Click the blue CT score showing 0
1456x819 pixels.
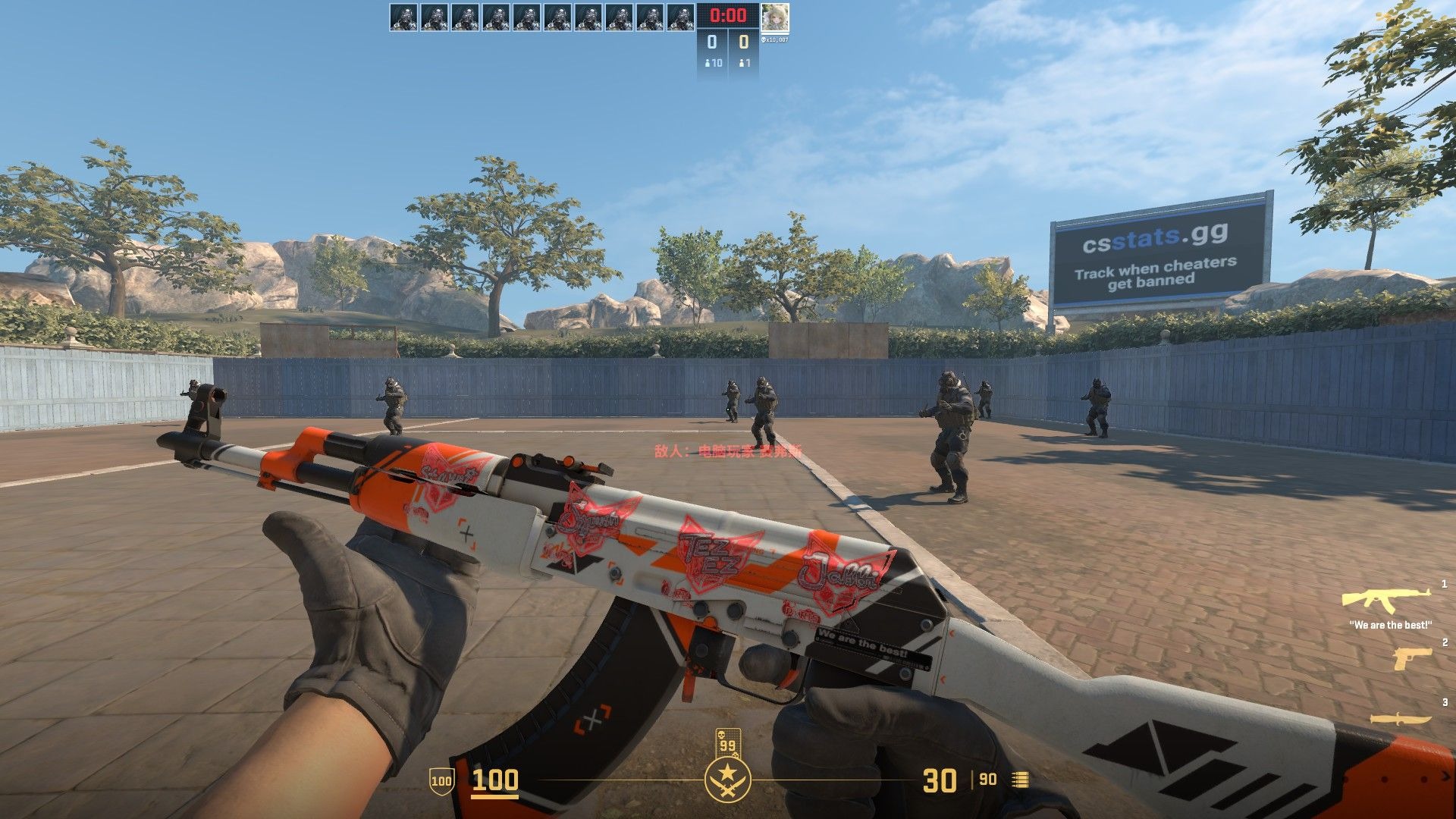(711, 42)
